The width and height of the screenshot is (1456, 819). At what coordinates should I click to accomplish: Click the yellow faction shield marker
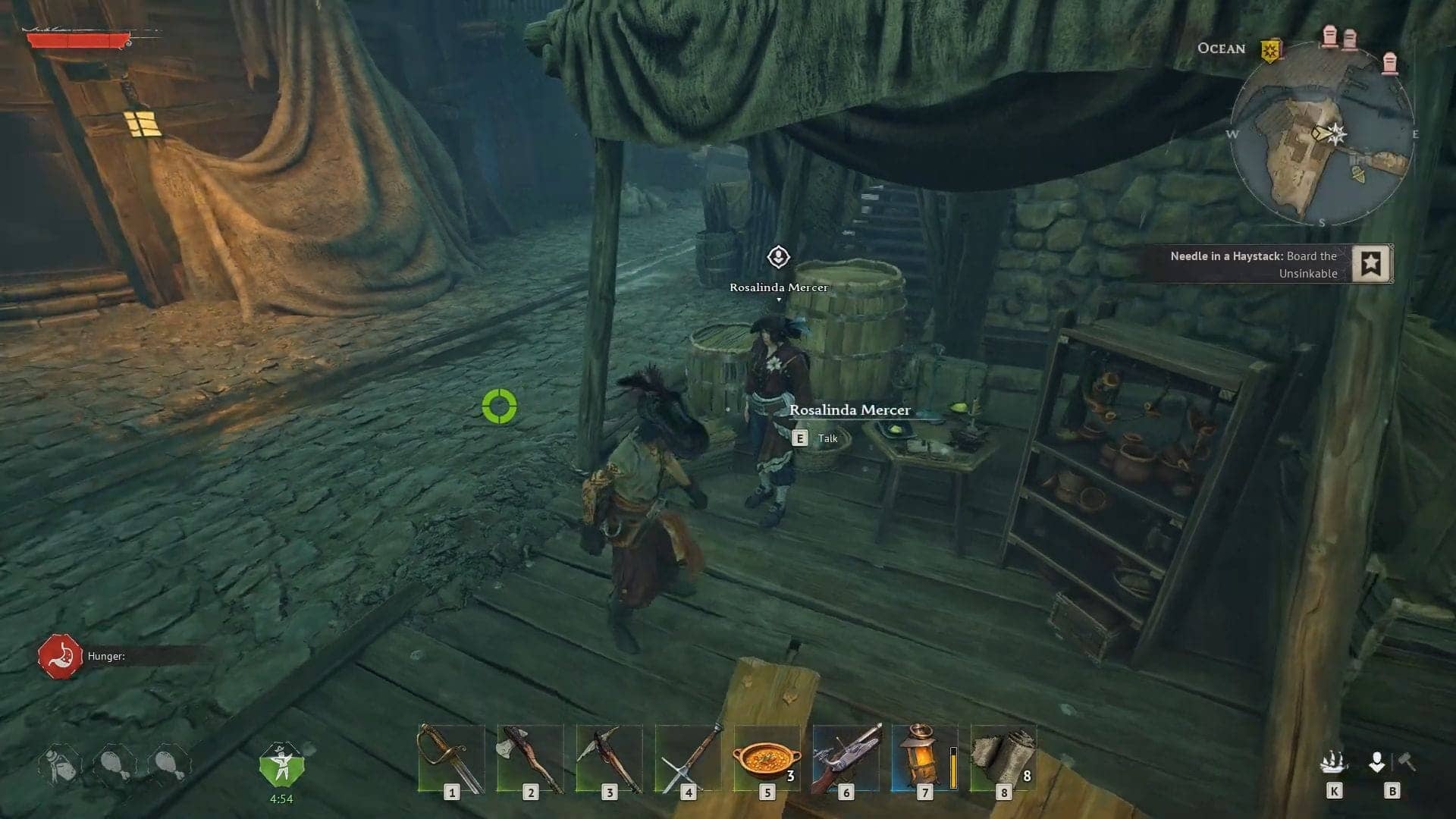1270,51
